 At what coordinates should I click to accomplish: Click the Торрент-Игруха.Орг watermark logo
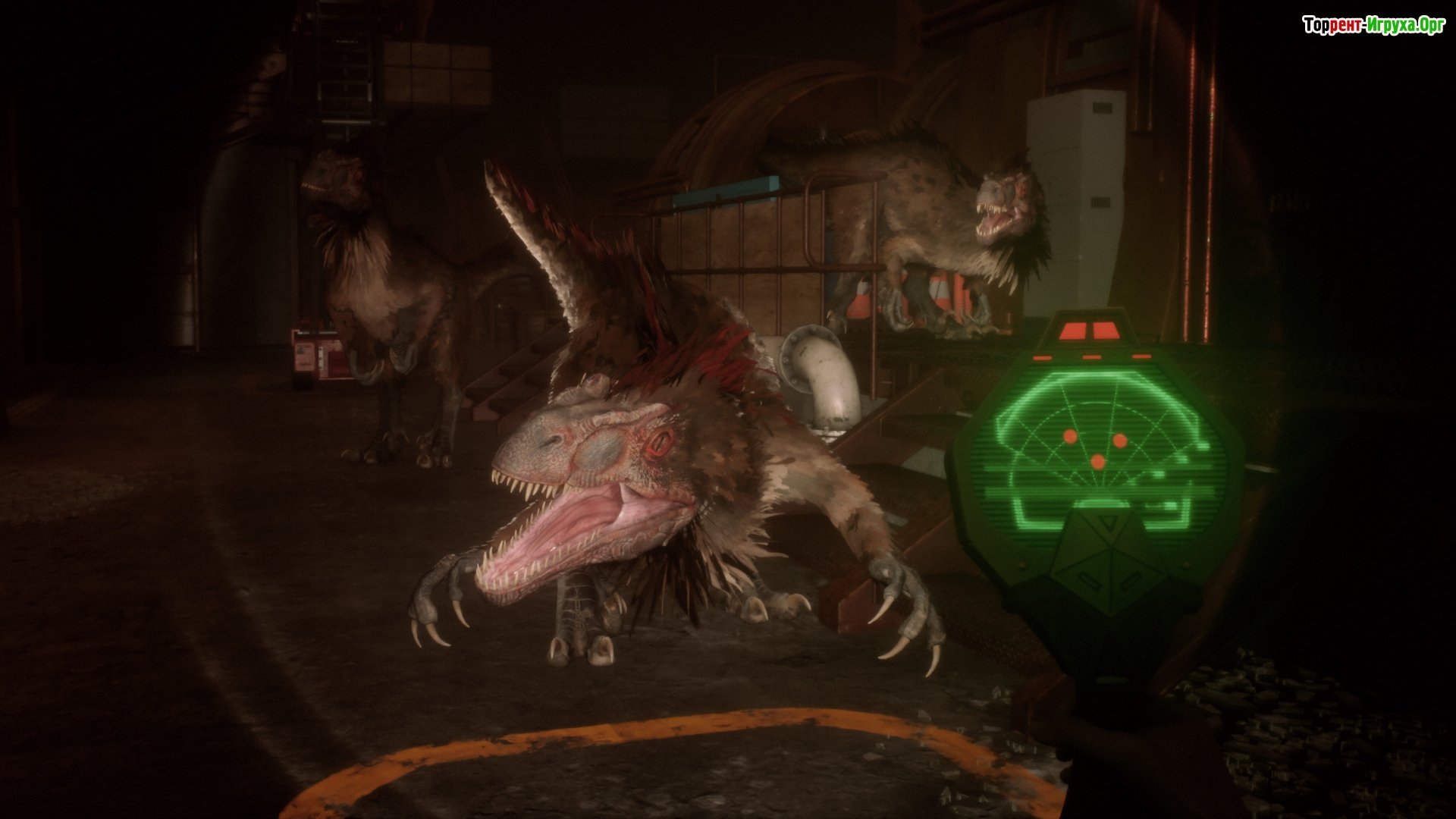click(x=1373, y=26)
